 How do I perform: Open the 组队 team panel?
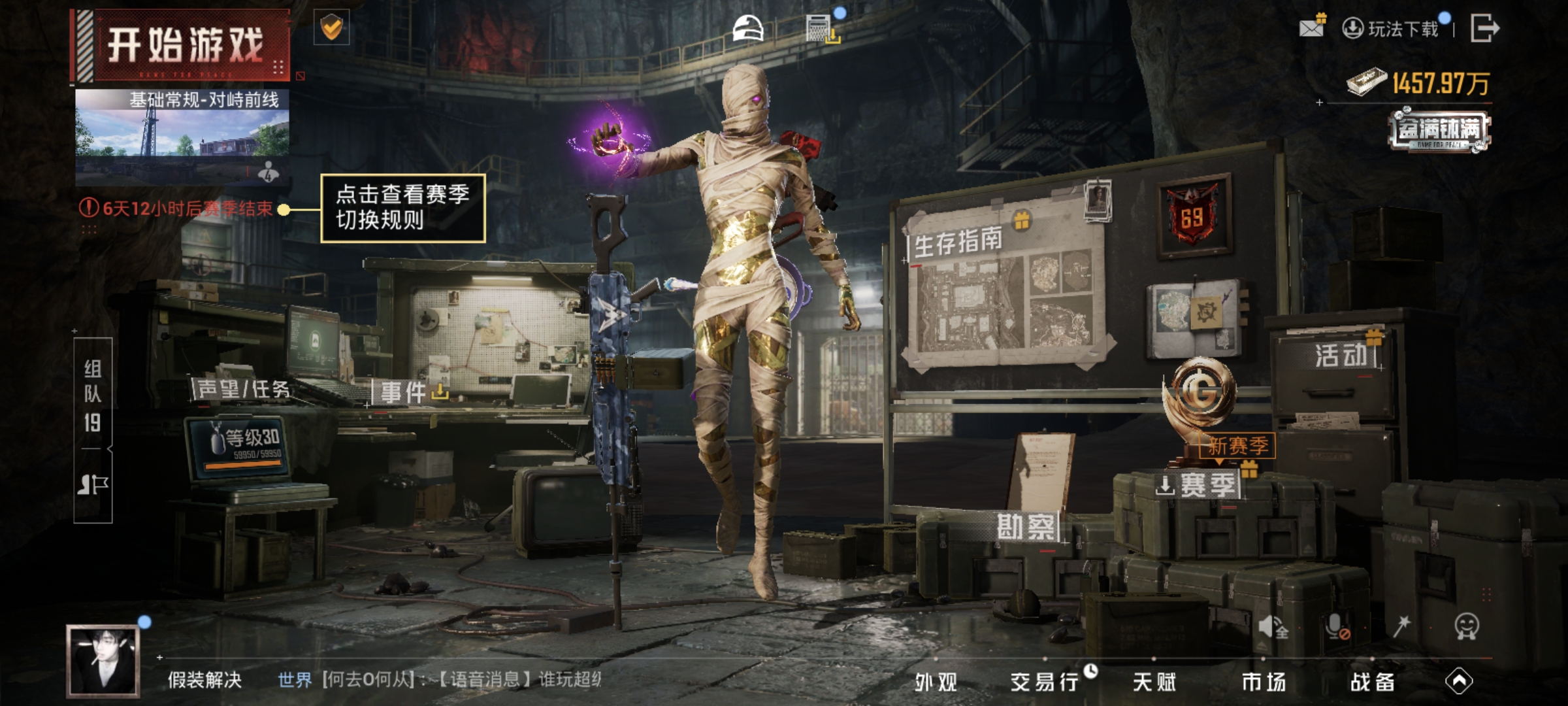click(x=93, y=396)
